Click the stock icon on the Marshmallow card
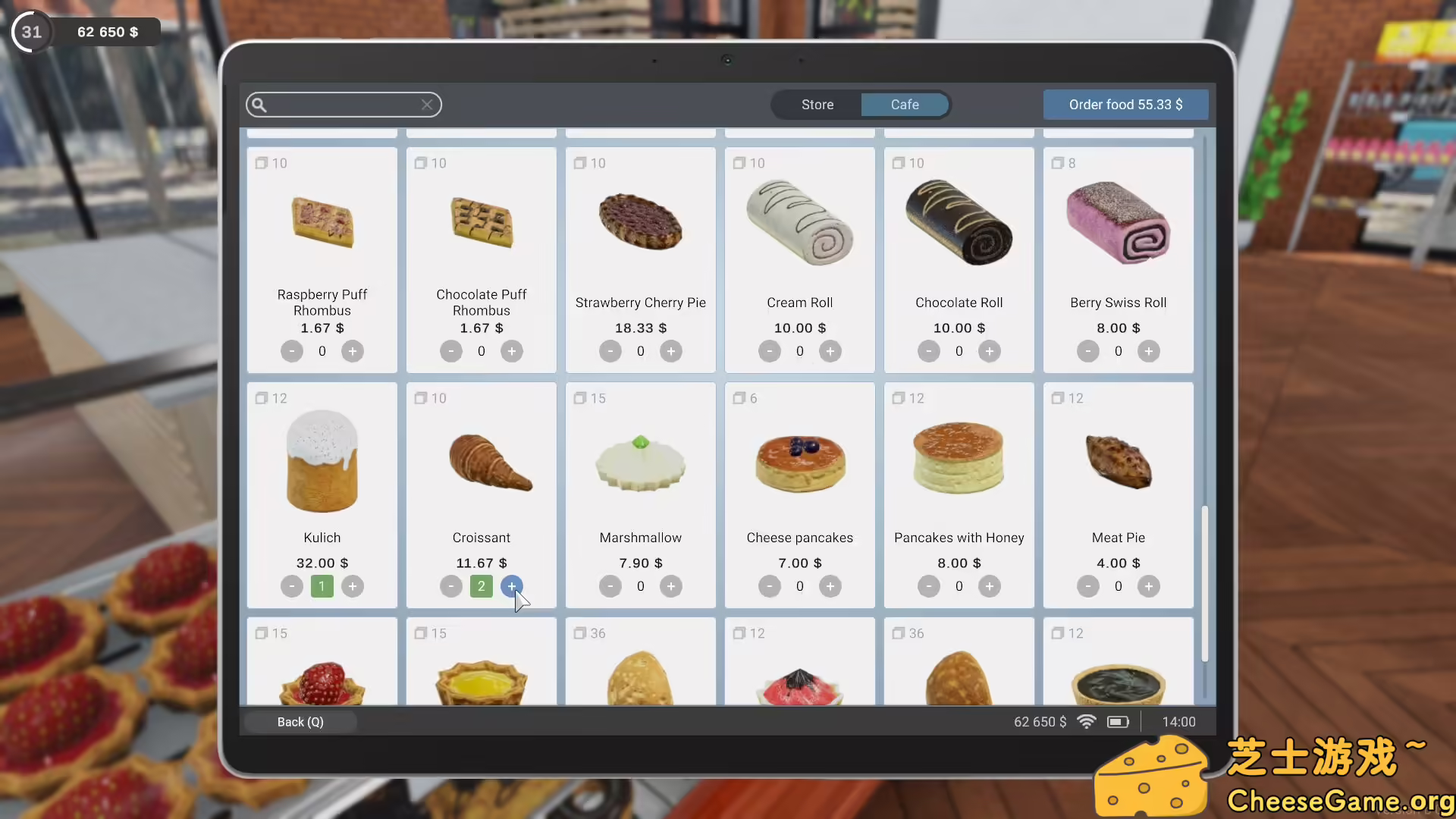1456x819 pixels. tap(580, 398)
